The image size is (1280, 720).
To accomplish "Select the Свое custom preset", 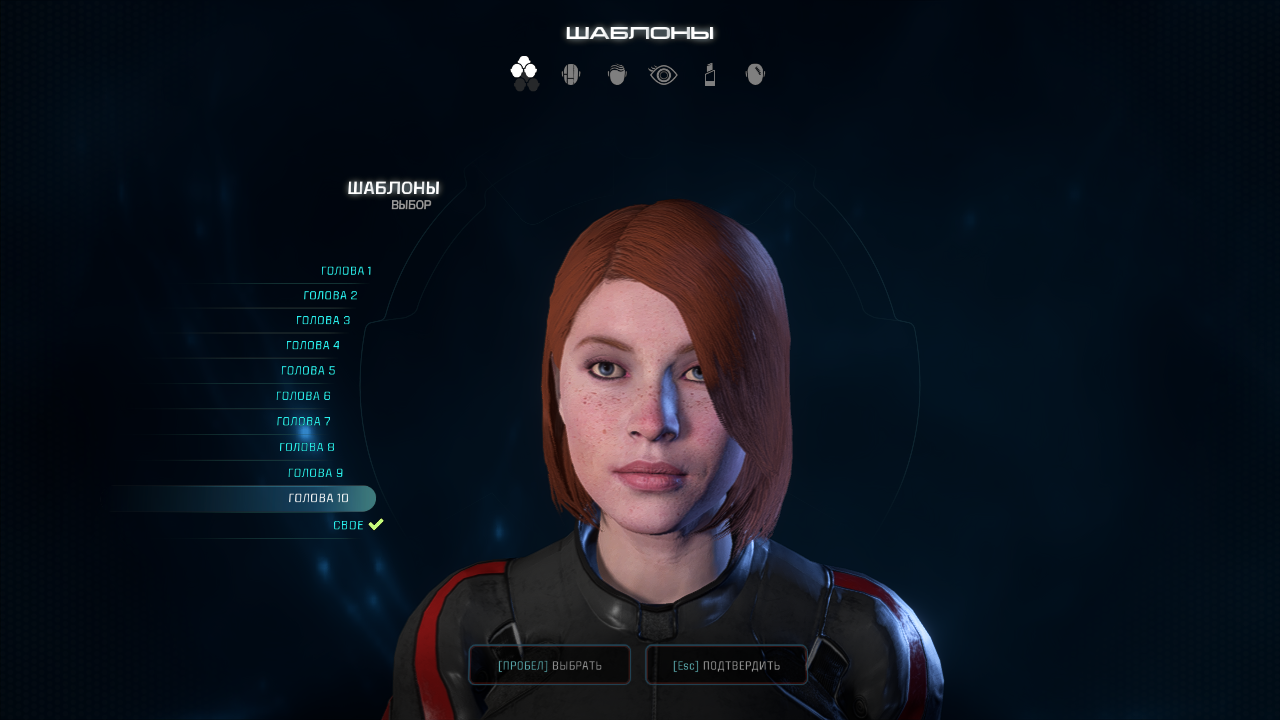I will tap(349, 525).
